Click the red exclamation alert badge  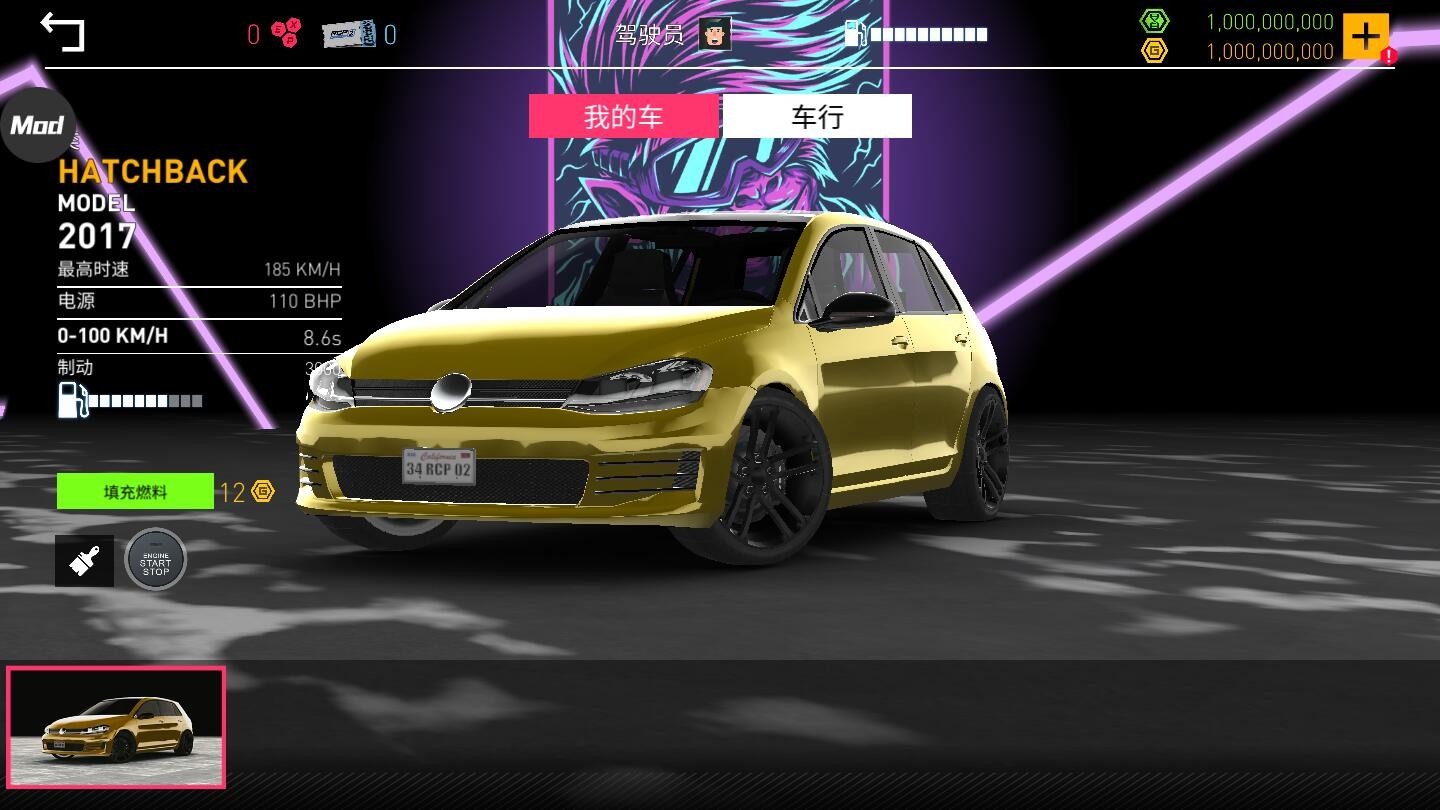pos(1388,56)
